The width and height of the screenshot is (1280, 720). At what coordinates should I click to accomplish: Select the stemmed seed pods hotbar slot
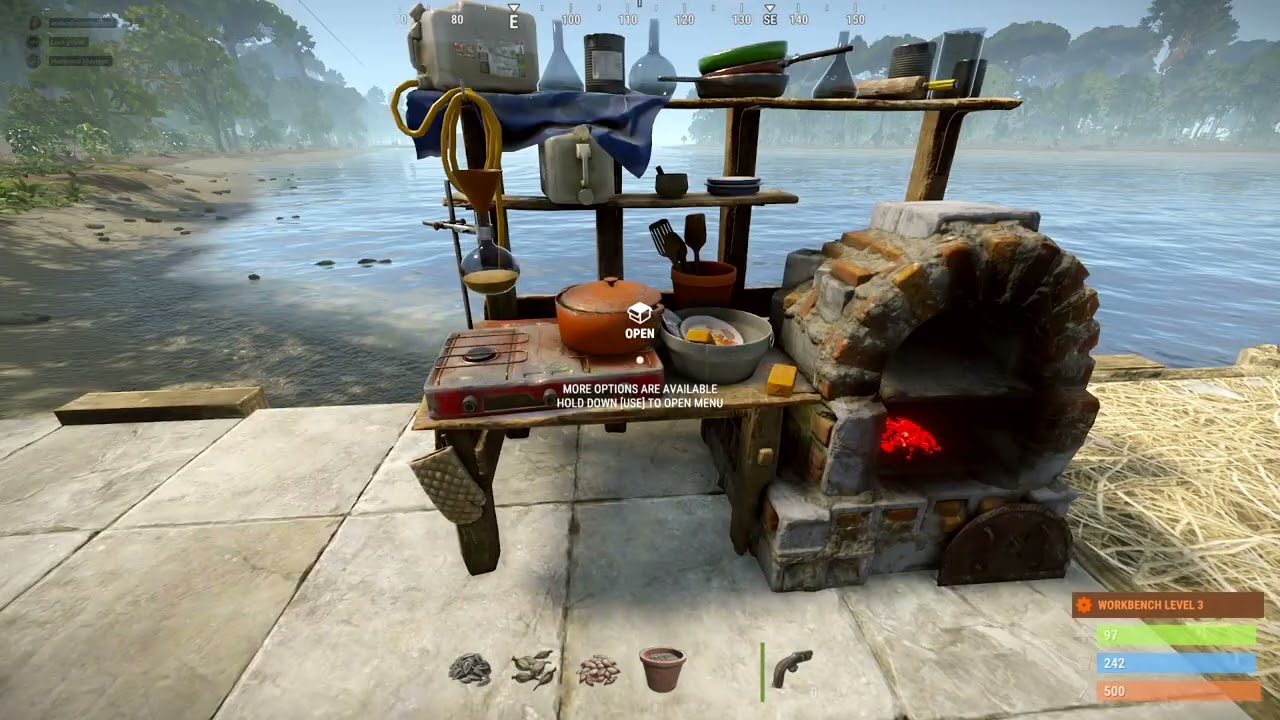(x=533, y=669)
